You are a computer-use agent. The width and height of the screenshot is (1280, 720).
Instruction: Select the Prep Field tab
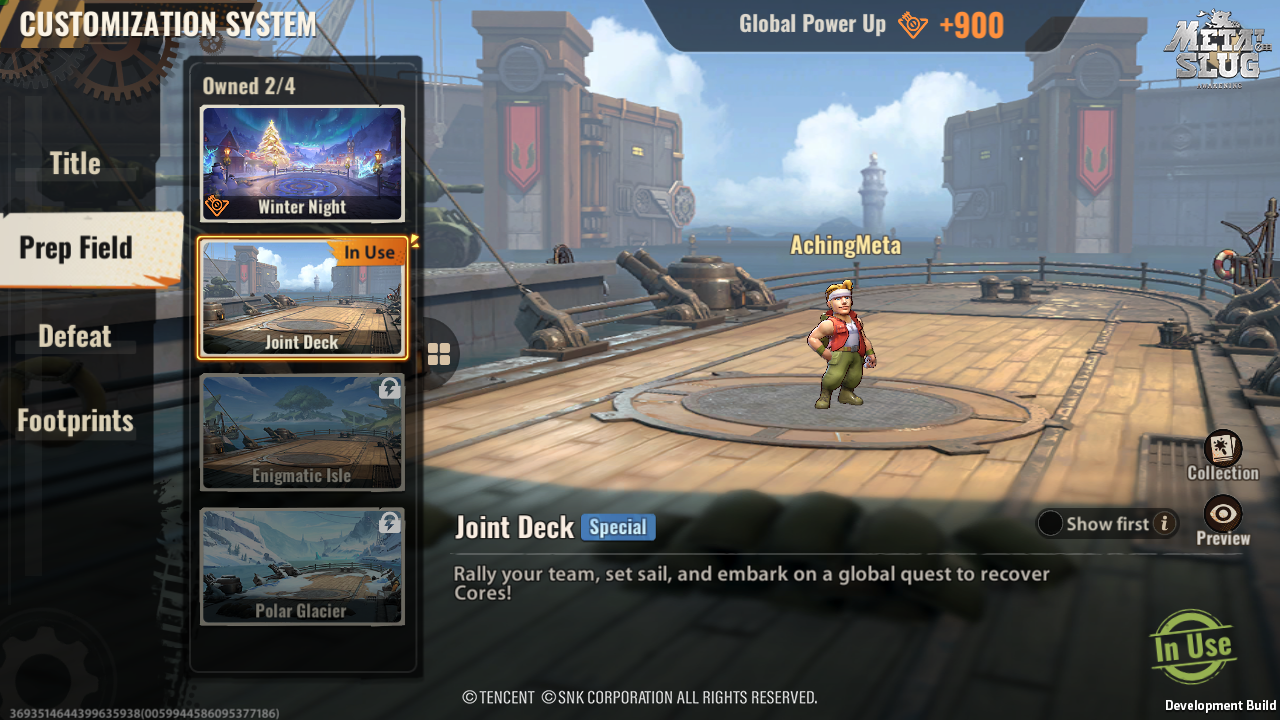coord(74,249)
